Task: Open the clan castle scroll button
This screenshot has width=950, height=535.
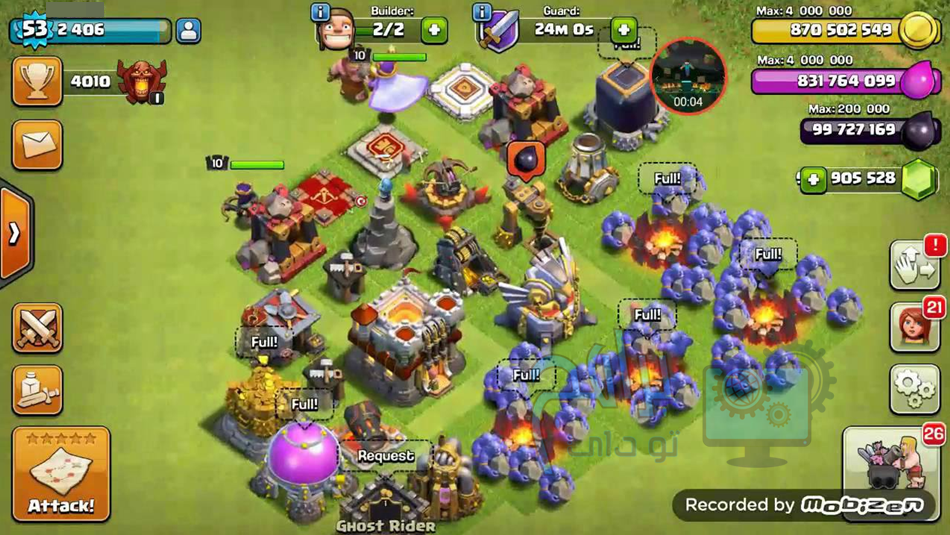Action: [x=37, y=390]
